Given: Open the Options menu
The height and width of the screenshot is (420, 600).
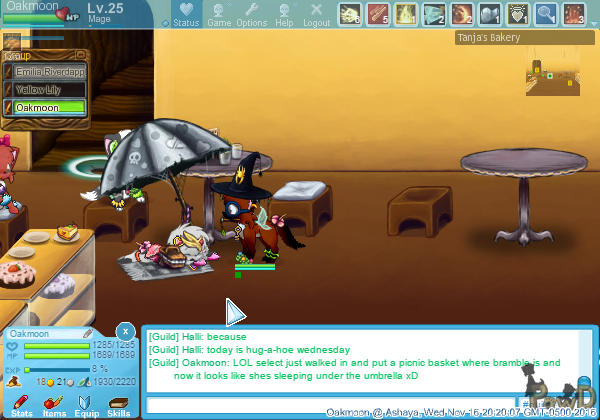Looking at the screenshot, I should coord(251,14).
